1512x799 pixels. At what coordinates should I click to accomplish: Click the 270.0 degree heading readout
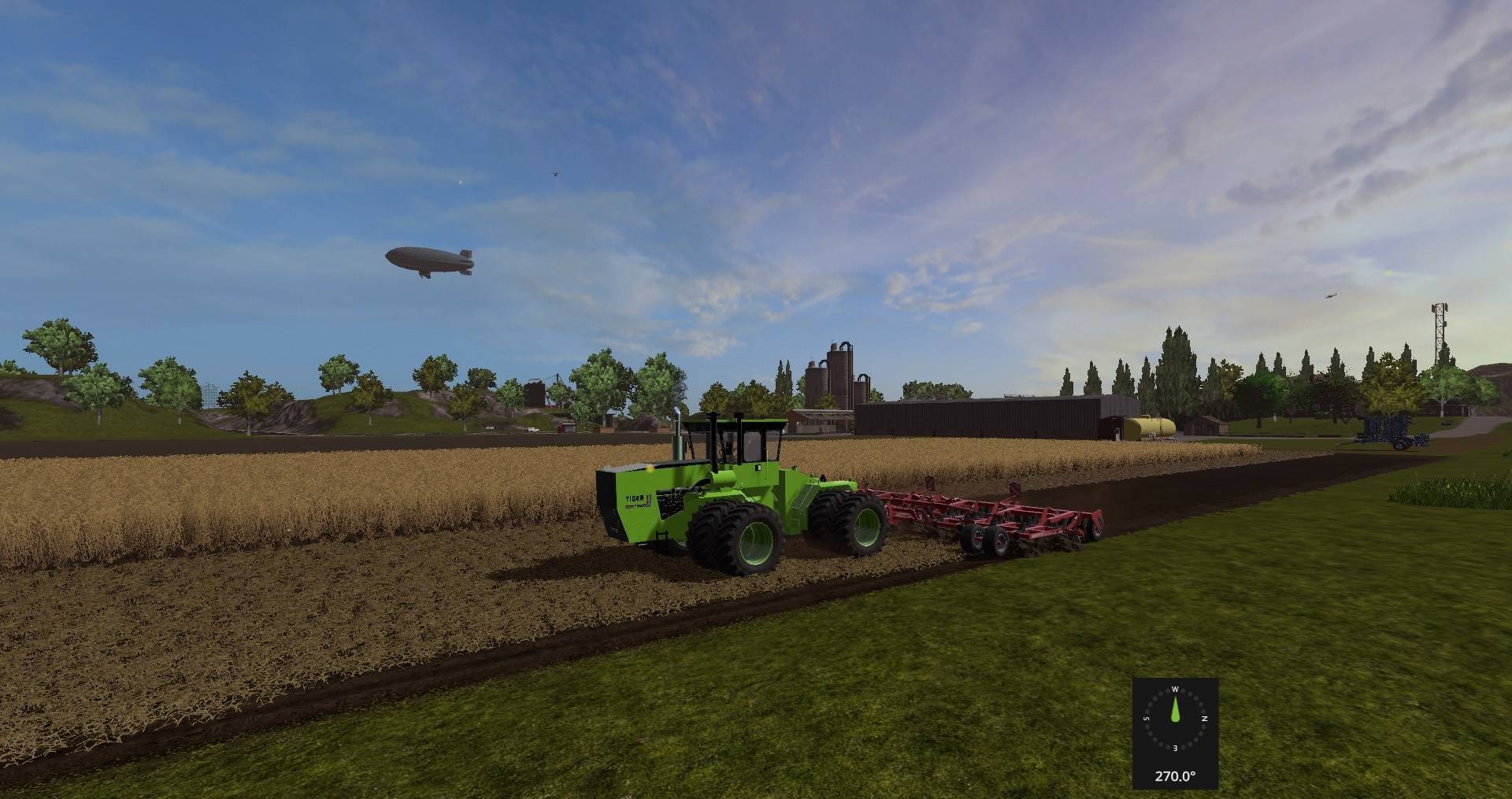pyautogui.click(x=1175, y=775)
